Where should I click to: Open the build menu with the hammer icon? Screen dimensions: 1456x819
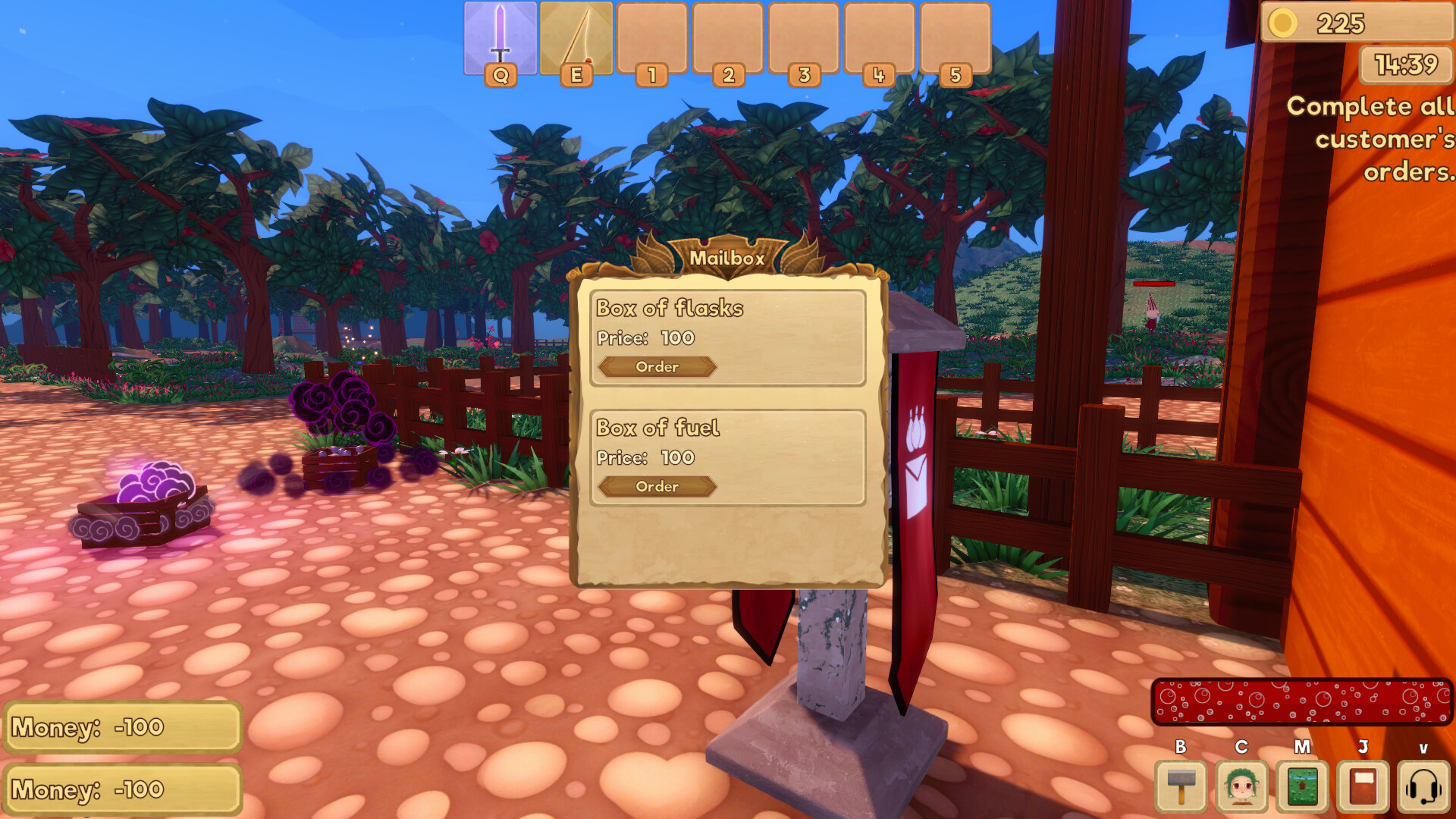point(1180,786)
